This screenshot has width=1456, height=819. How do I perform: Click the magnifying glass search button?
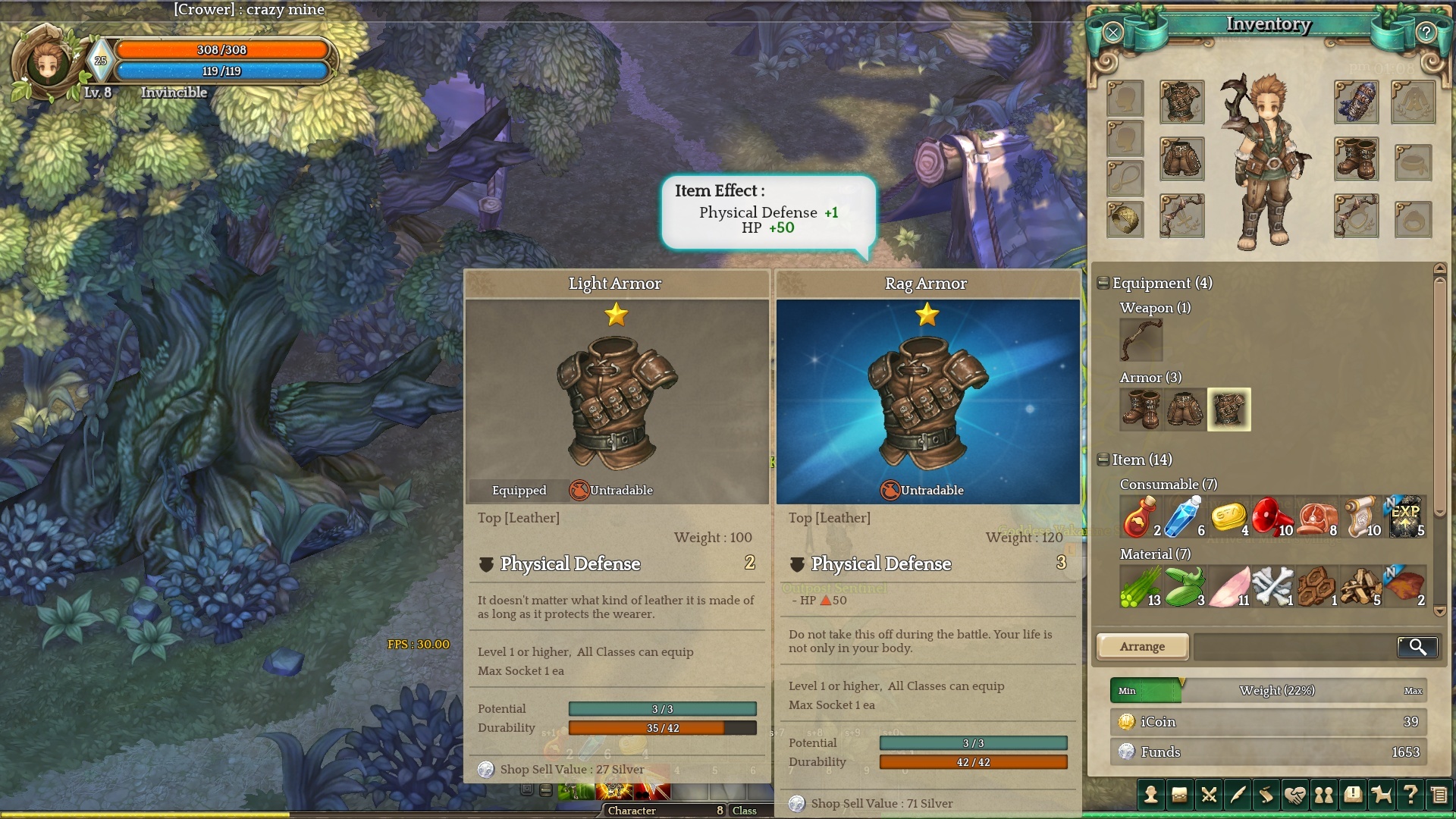(1417, 646)
